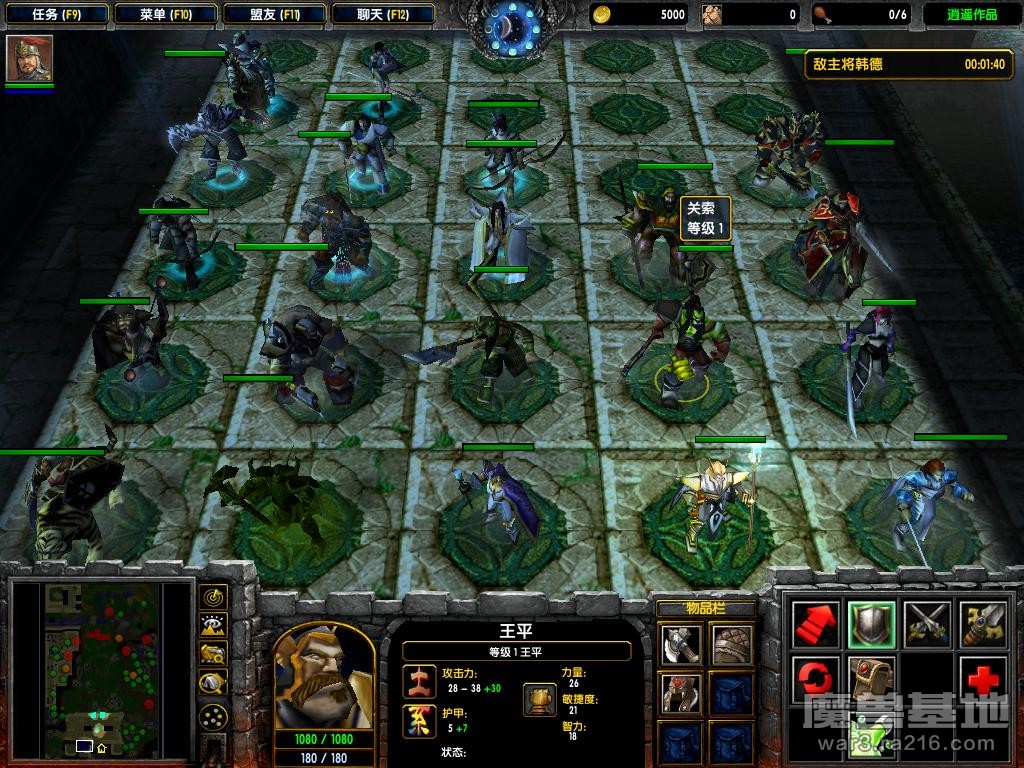Click the red circular arrows command icon

coord(815,680)
